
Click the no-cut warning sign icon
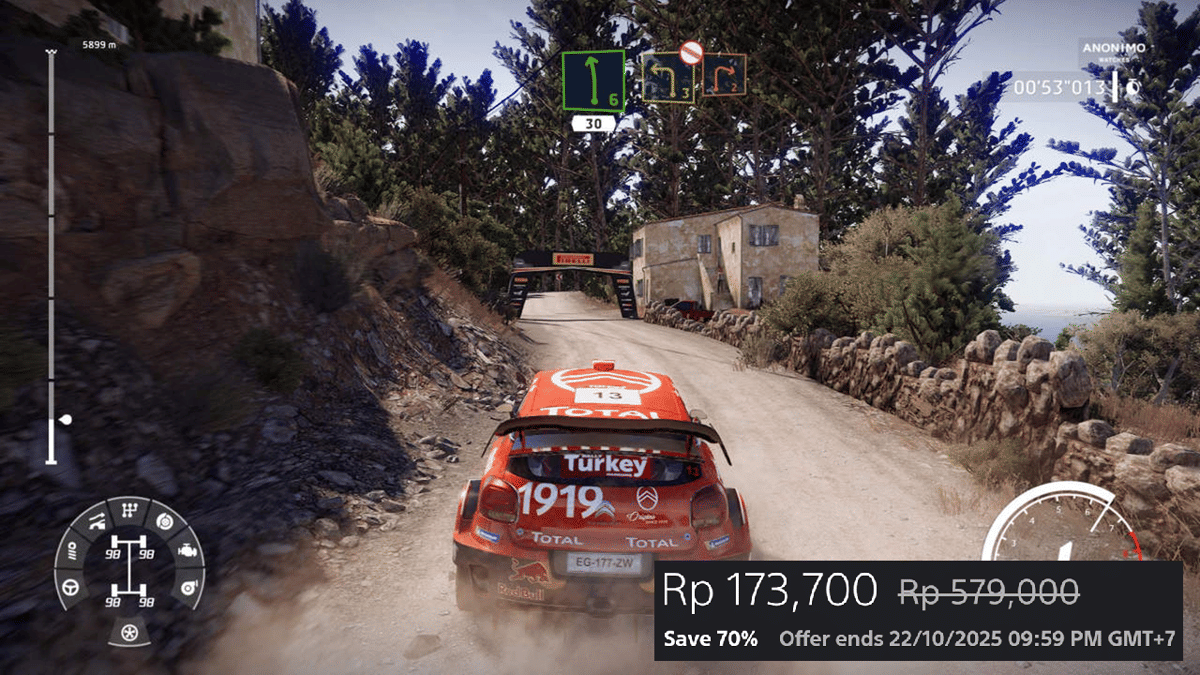click(690, 52)
